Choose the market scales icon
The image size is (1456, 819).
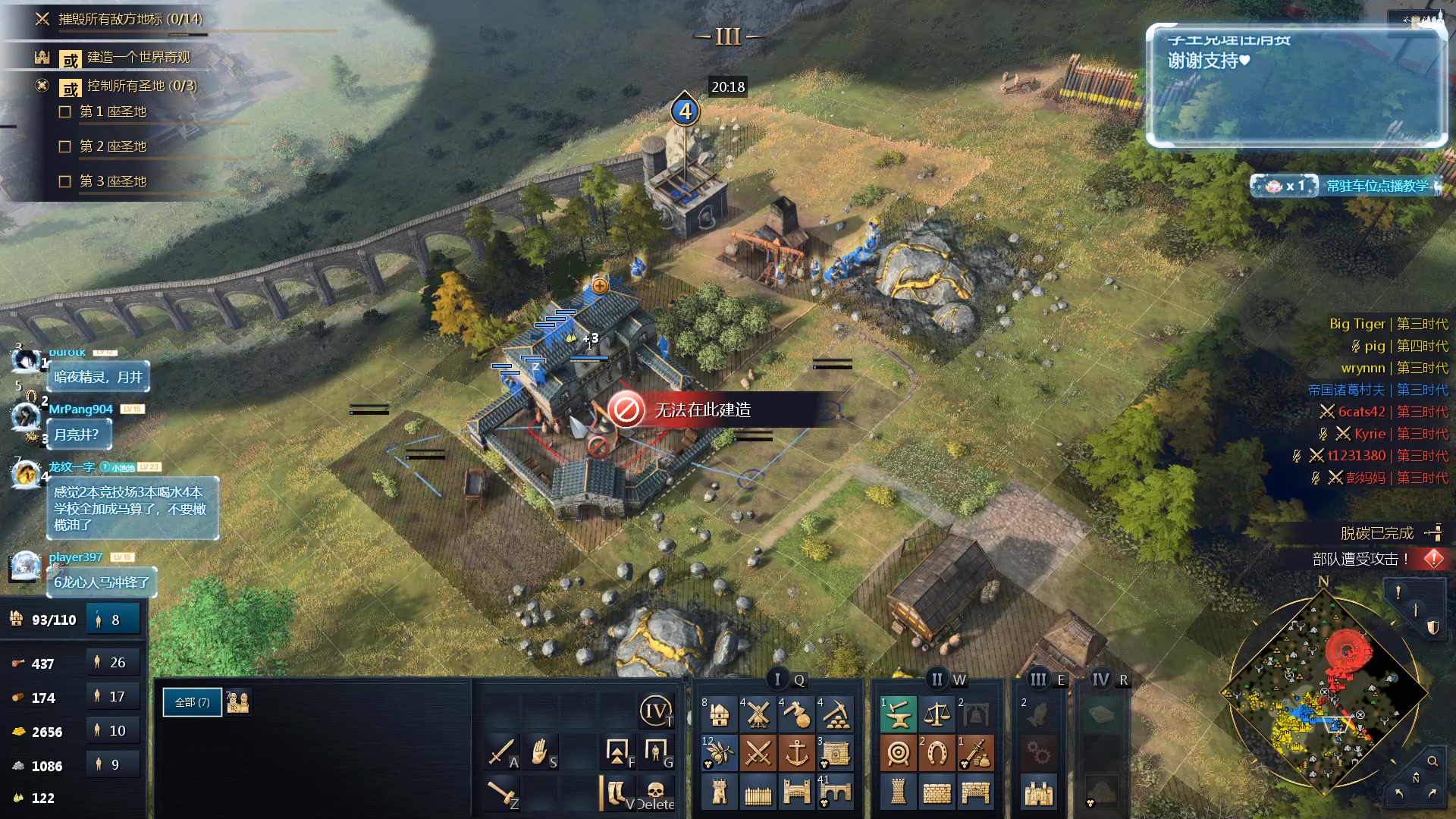tap(937, 714)
